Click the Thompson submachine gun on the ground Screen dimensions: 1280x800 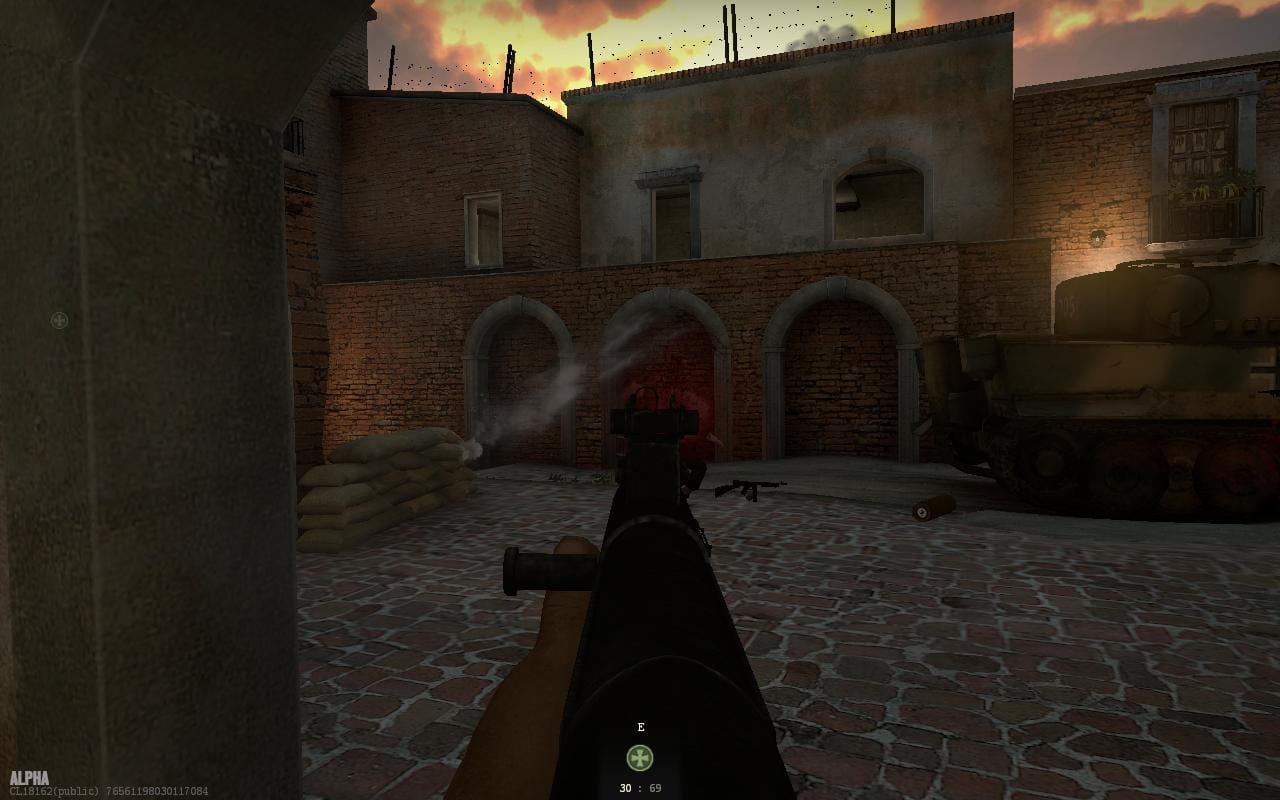(750, 489)
